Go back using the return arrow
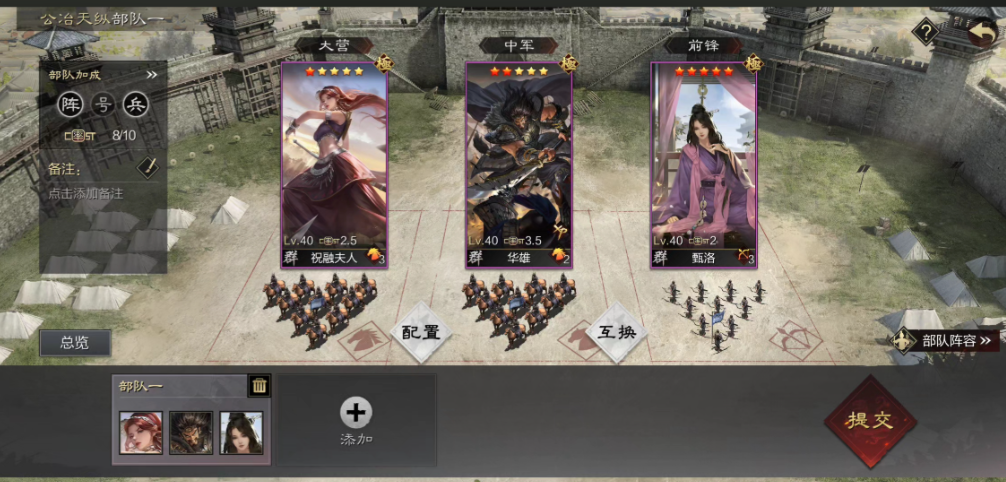1006x482 pixels. click(x=978, y=32)
